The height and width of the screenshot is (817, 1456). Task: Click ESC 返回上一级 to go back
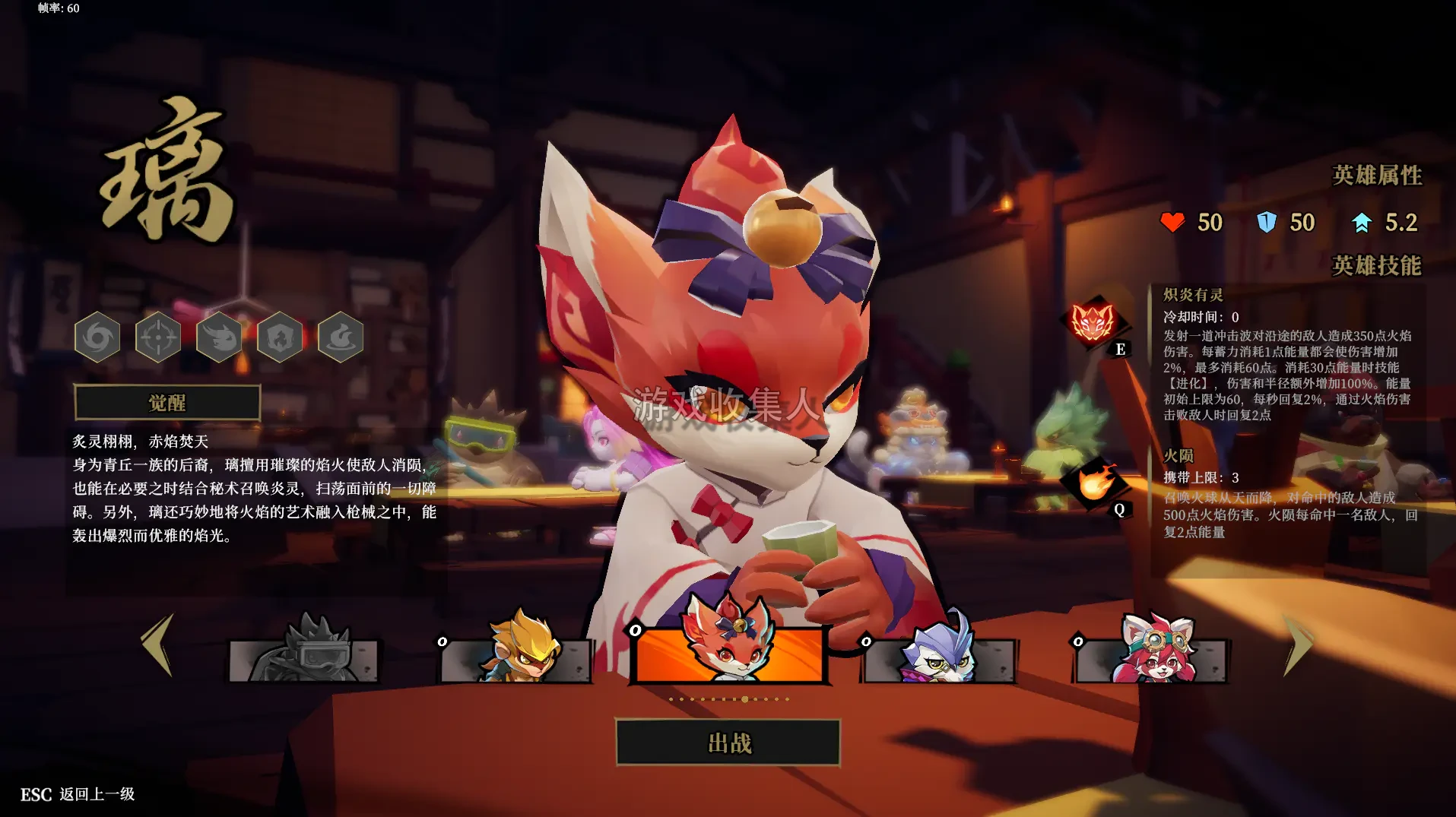point(76,796)
